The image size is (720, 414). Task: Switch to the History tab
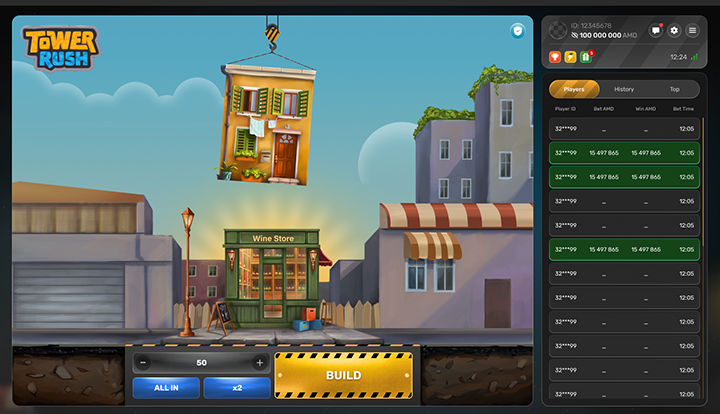[624, 89]
